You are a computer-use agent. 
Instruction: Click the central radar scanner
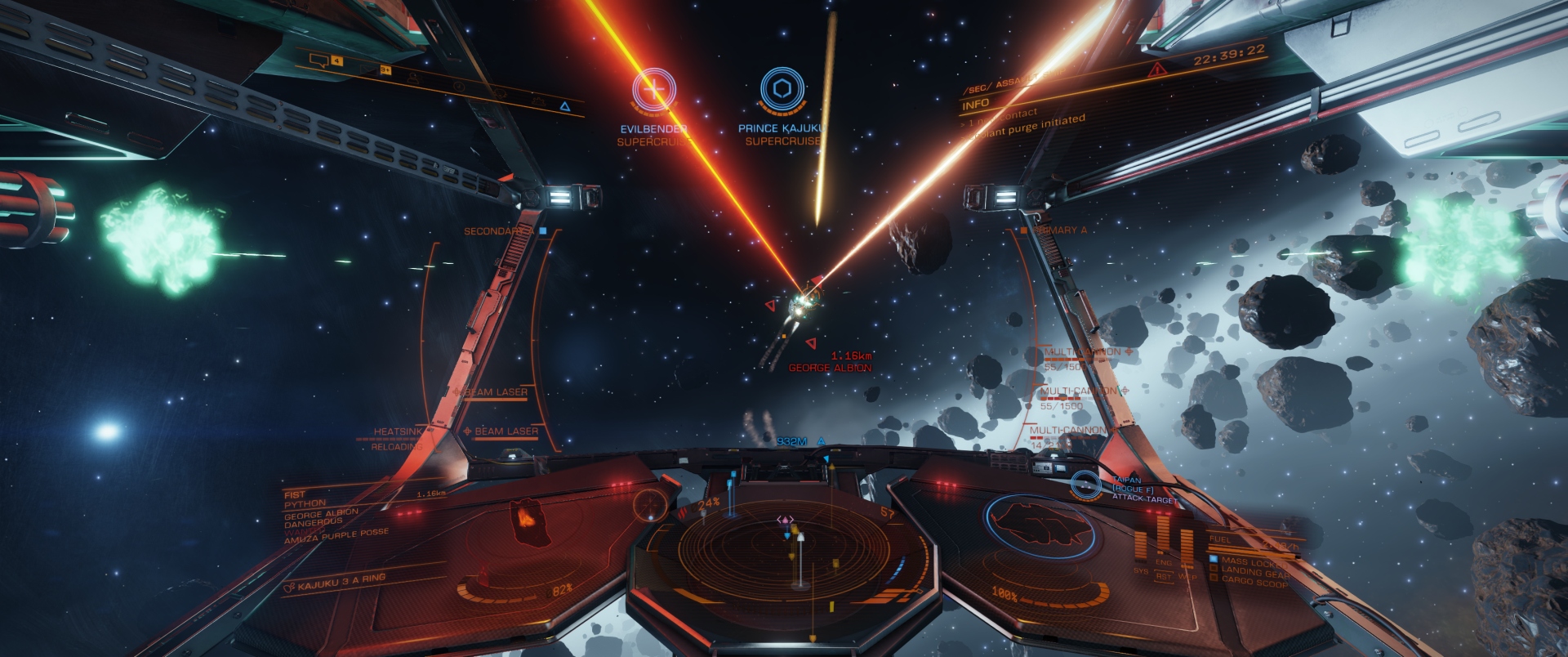point(784,547)
